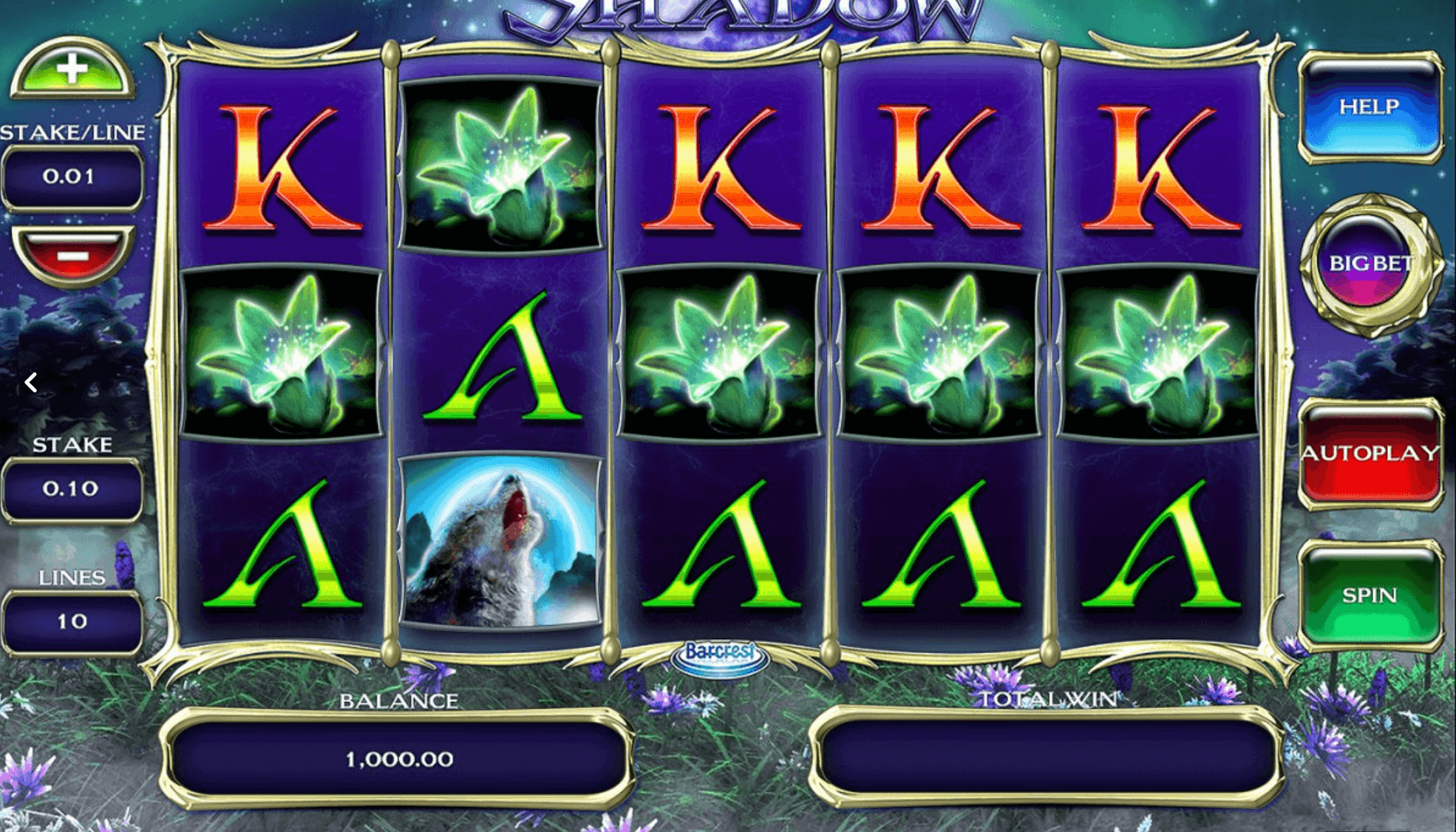Collapse the stake panel with the left chevron

31,381
